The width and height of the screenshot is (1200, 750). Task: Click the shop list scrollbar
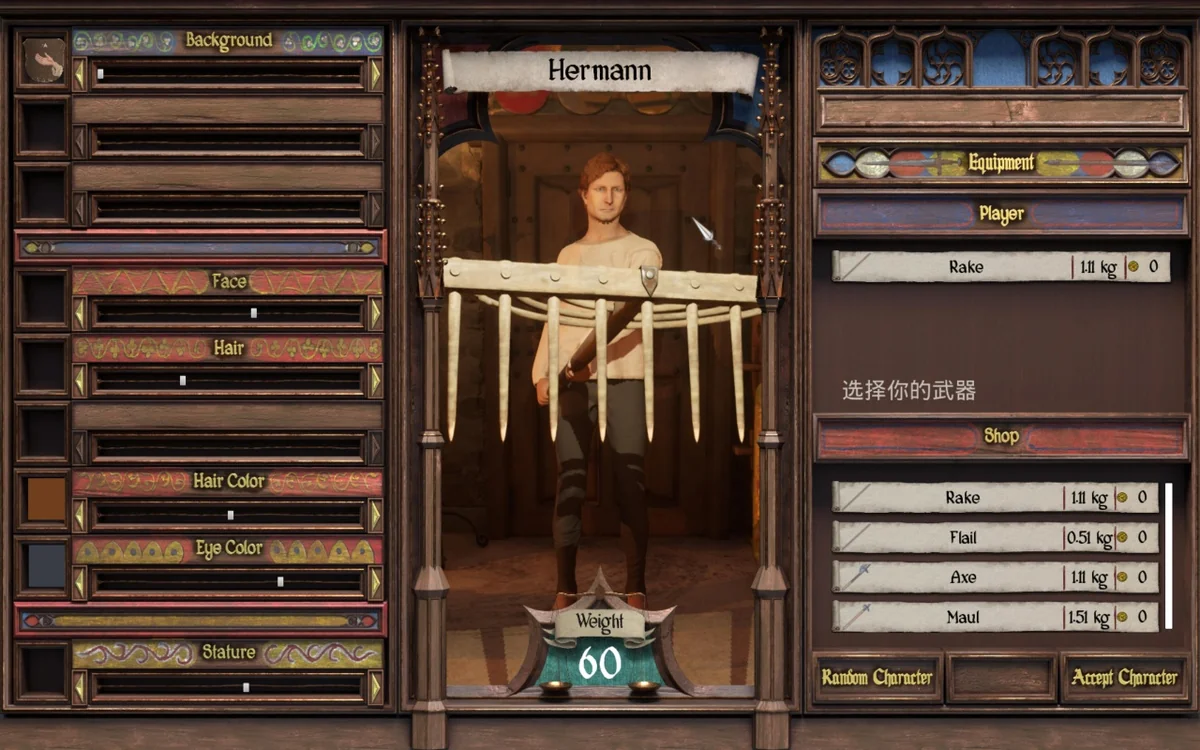coord(1168,555)
